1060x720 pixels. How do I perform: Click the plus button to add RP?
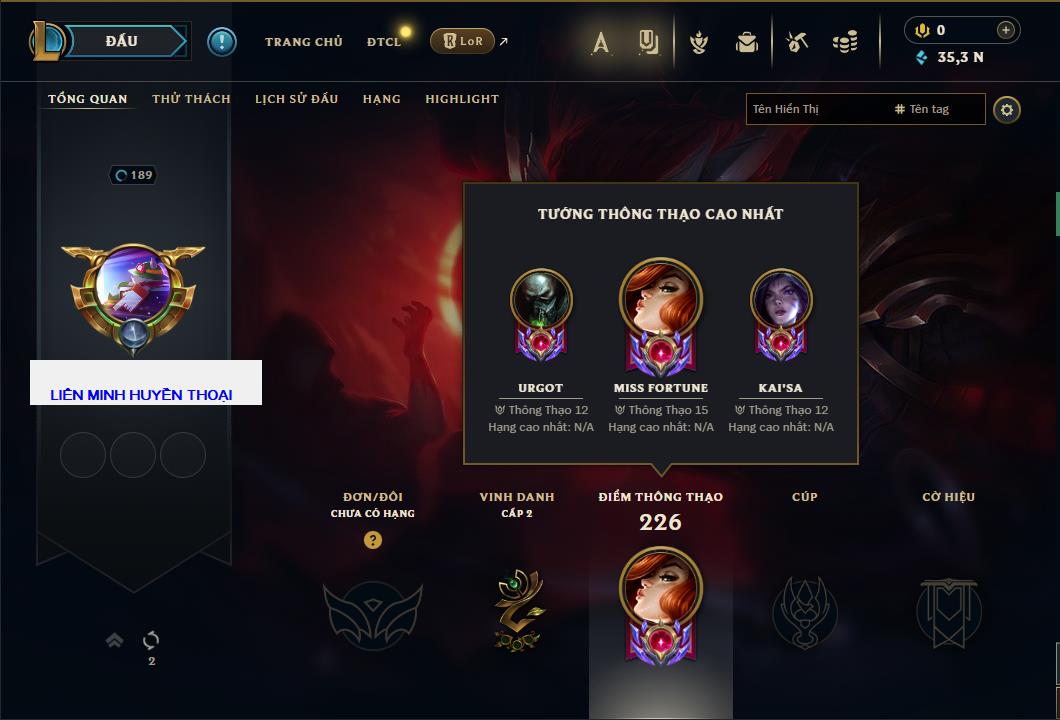coord(1005,30)
